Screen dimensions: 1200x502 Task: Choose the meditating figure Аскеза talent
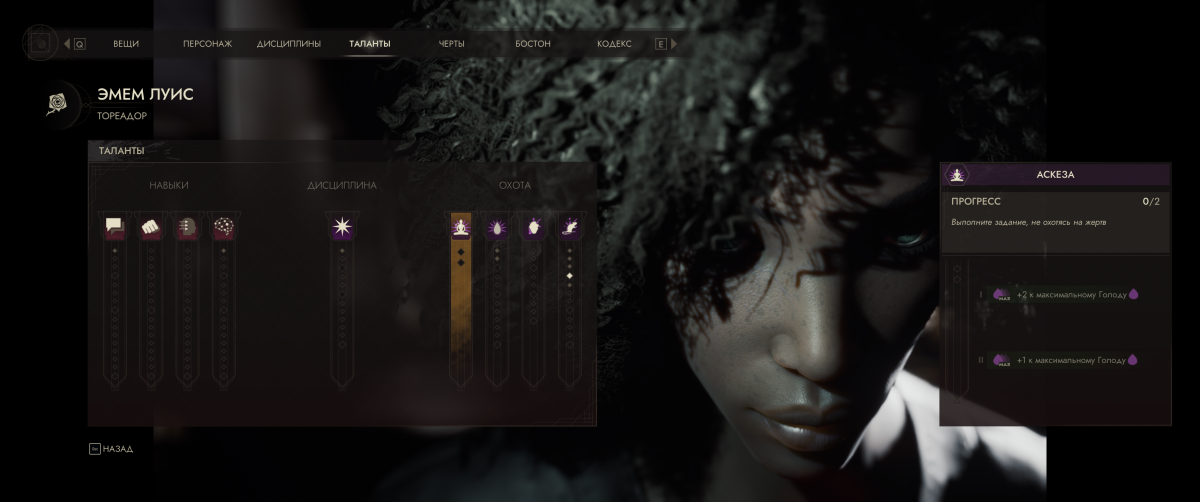pyautogui.click(x=461, y=227)
